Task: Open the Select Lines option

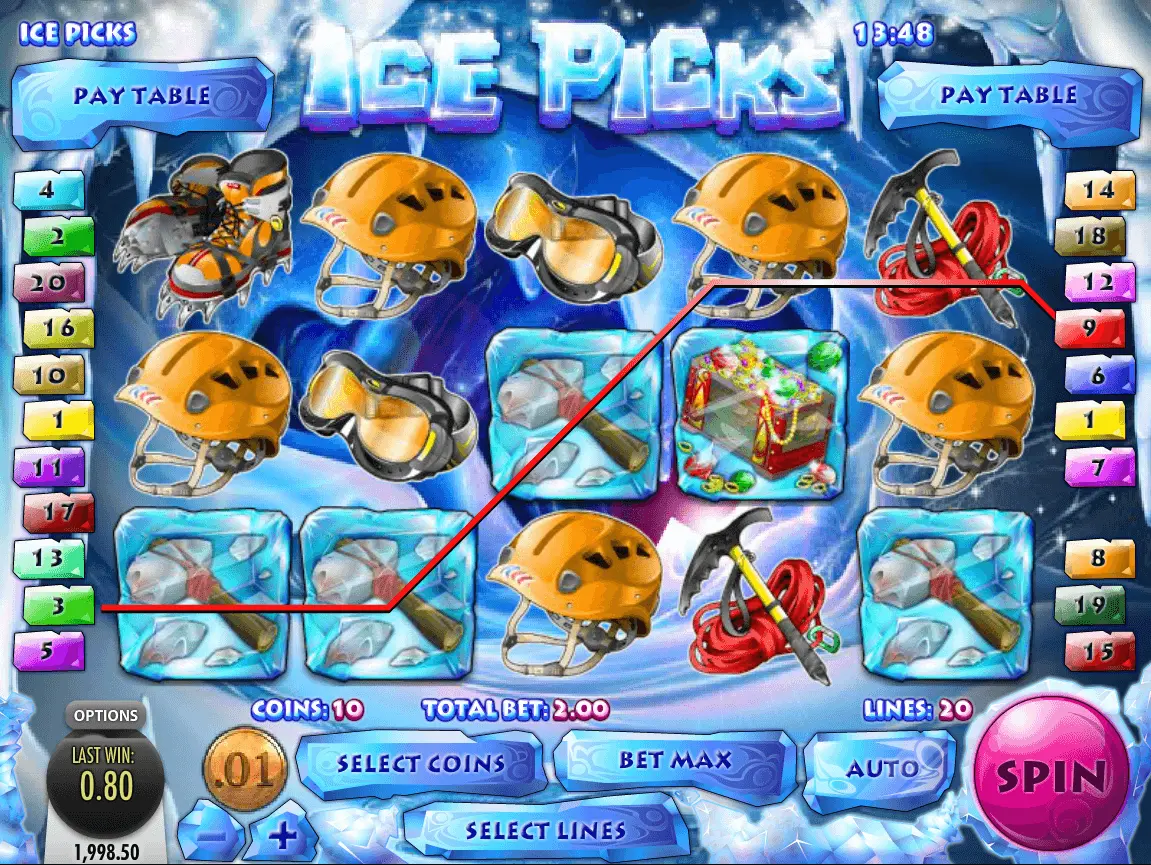Action: (x=545, y=831)
